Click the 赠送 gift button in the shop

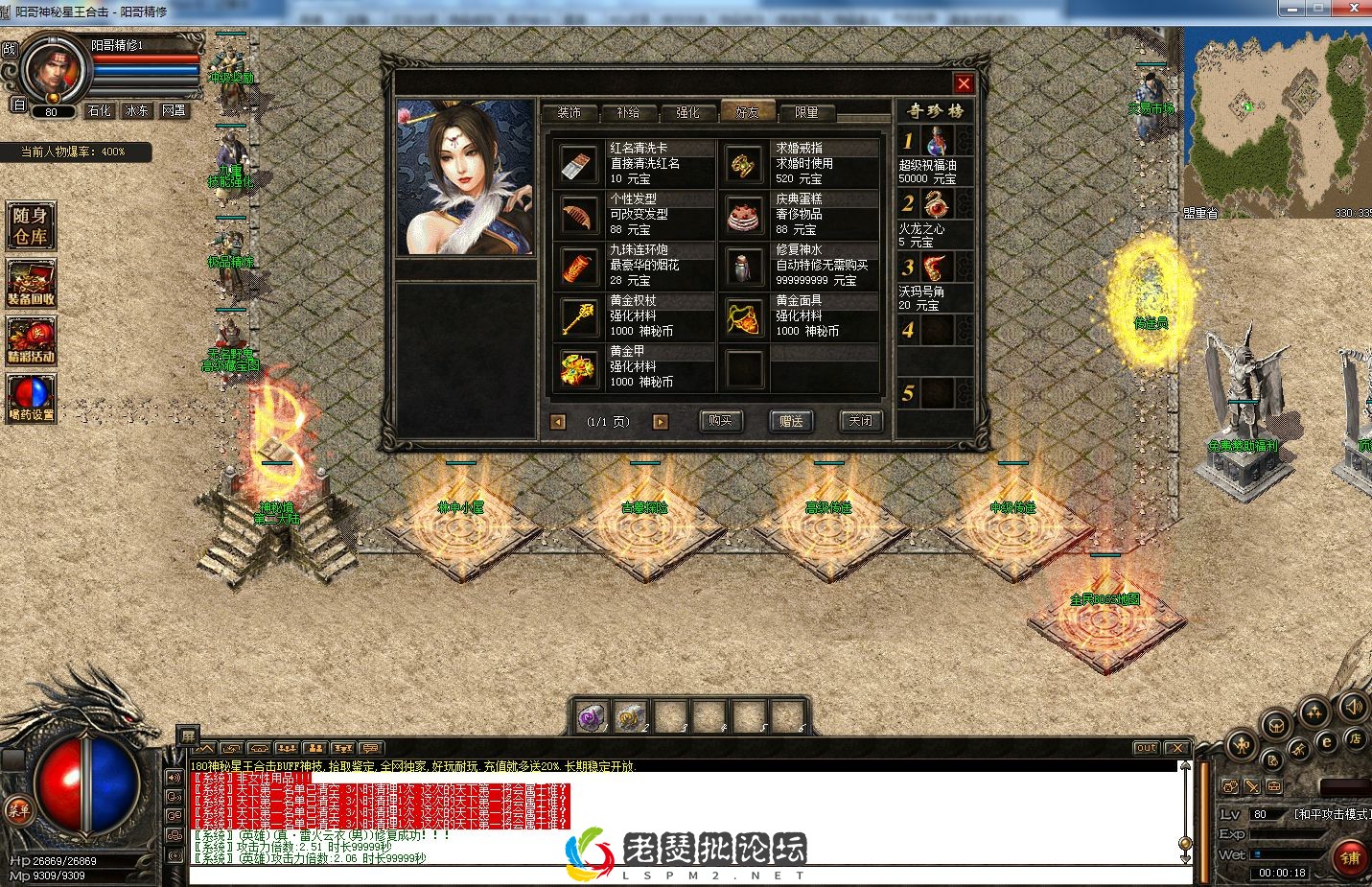[791, 422]
